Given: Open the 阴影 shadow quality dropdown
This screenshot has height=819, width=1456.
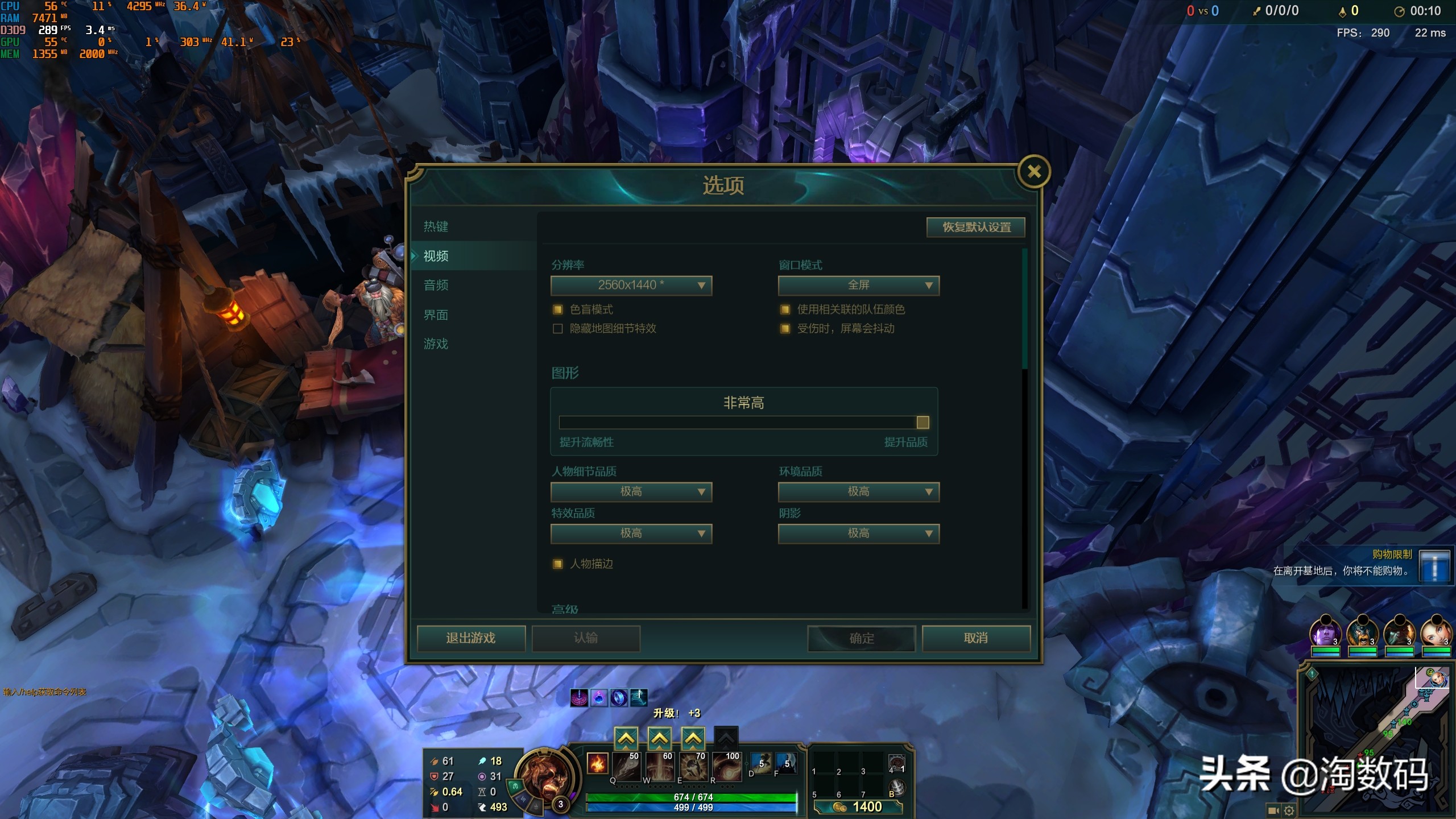Looking at the screenshot, I should (859, 534).
